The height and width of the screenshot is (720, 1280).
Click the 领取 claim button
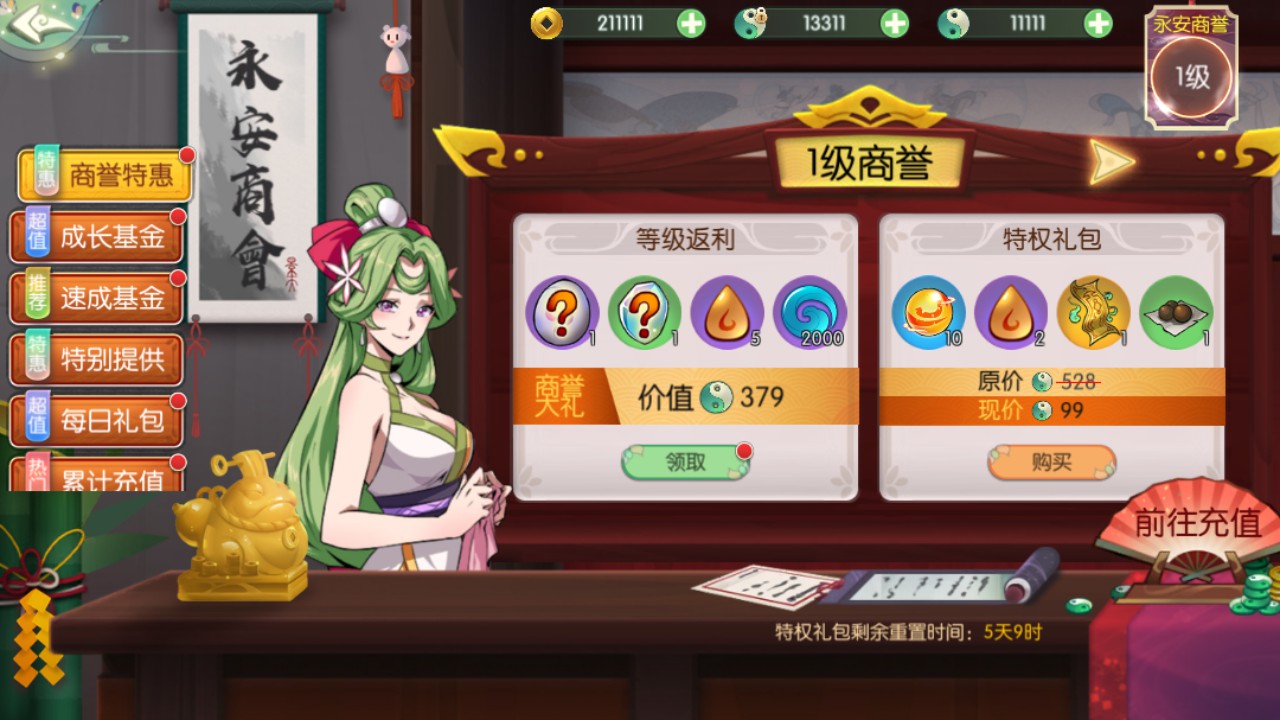coord(685,461)
